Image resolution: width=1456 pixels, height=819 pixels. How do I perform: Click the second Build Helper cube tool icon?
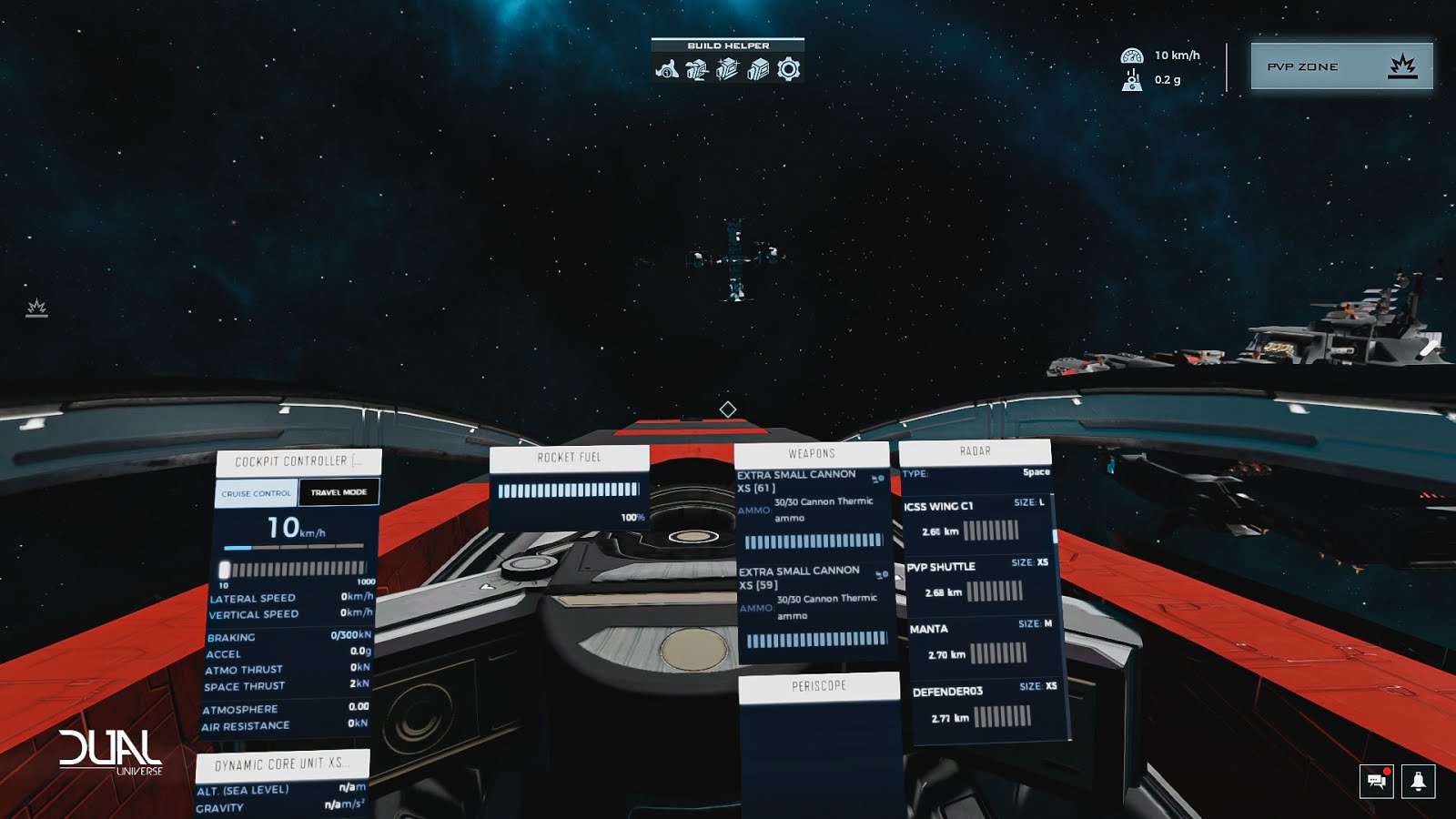695,69
